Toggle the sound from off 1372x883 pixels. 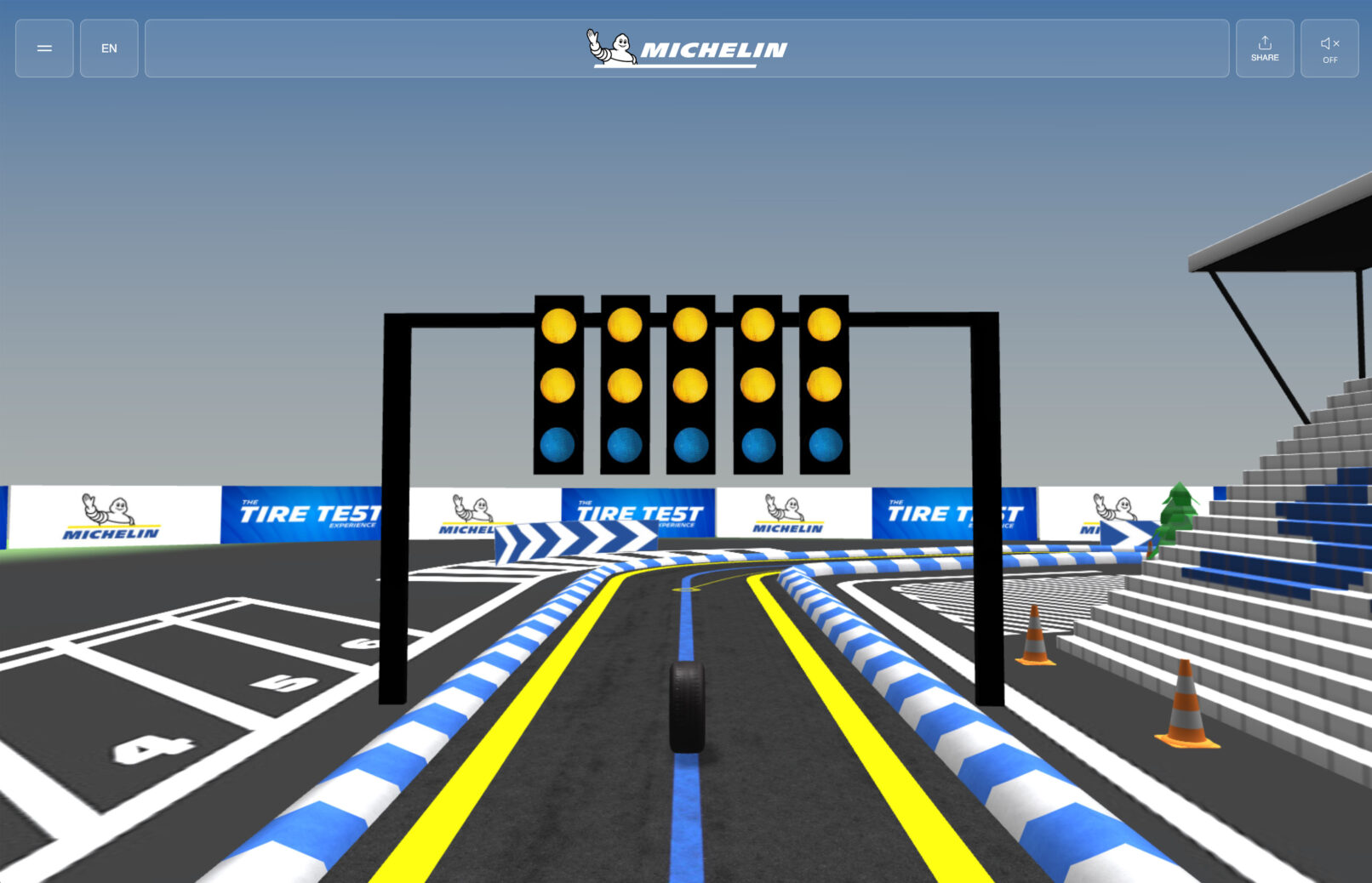(1329, 48)
